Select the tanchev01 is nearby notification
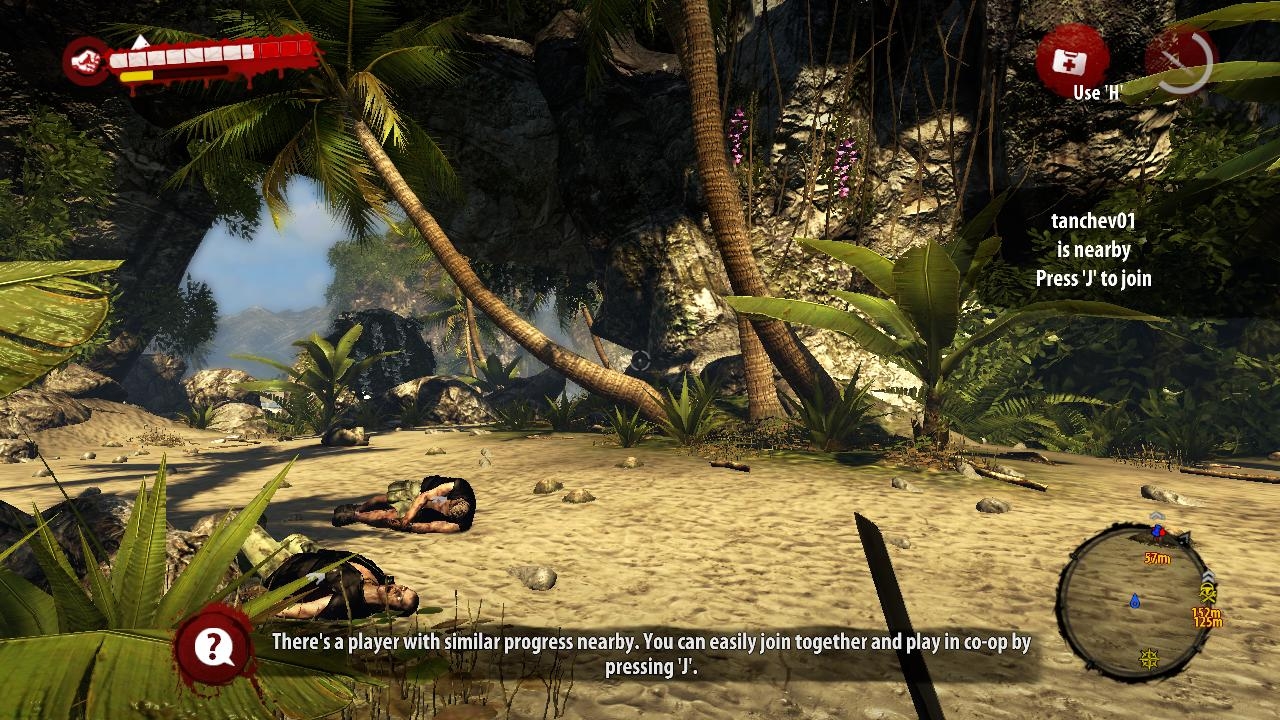Viewport: 1280px width, 720px height. click(x=1093, y=250)
